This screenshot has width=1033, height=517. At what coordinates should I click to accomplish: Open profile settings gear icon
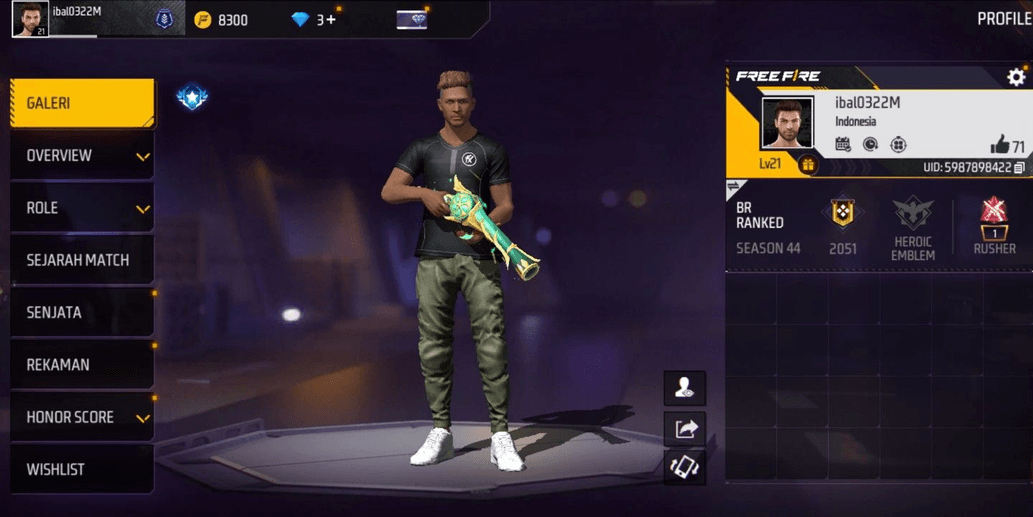coord(1016,77)
